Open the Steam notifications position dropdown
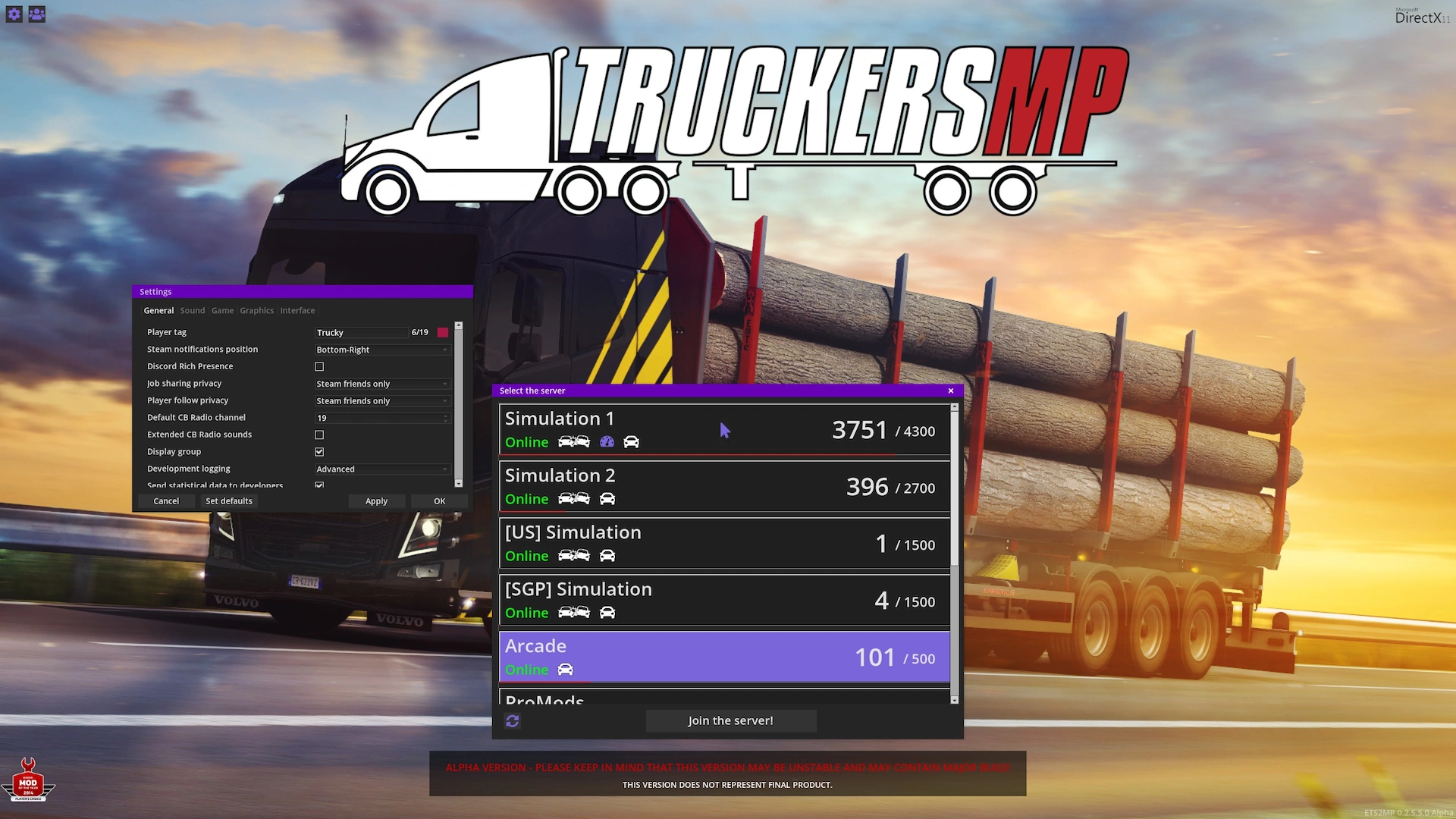The height and width of the screenshot is (819, 1456). pos(382,350)
